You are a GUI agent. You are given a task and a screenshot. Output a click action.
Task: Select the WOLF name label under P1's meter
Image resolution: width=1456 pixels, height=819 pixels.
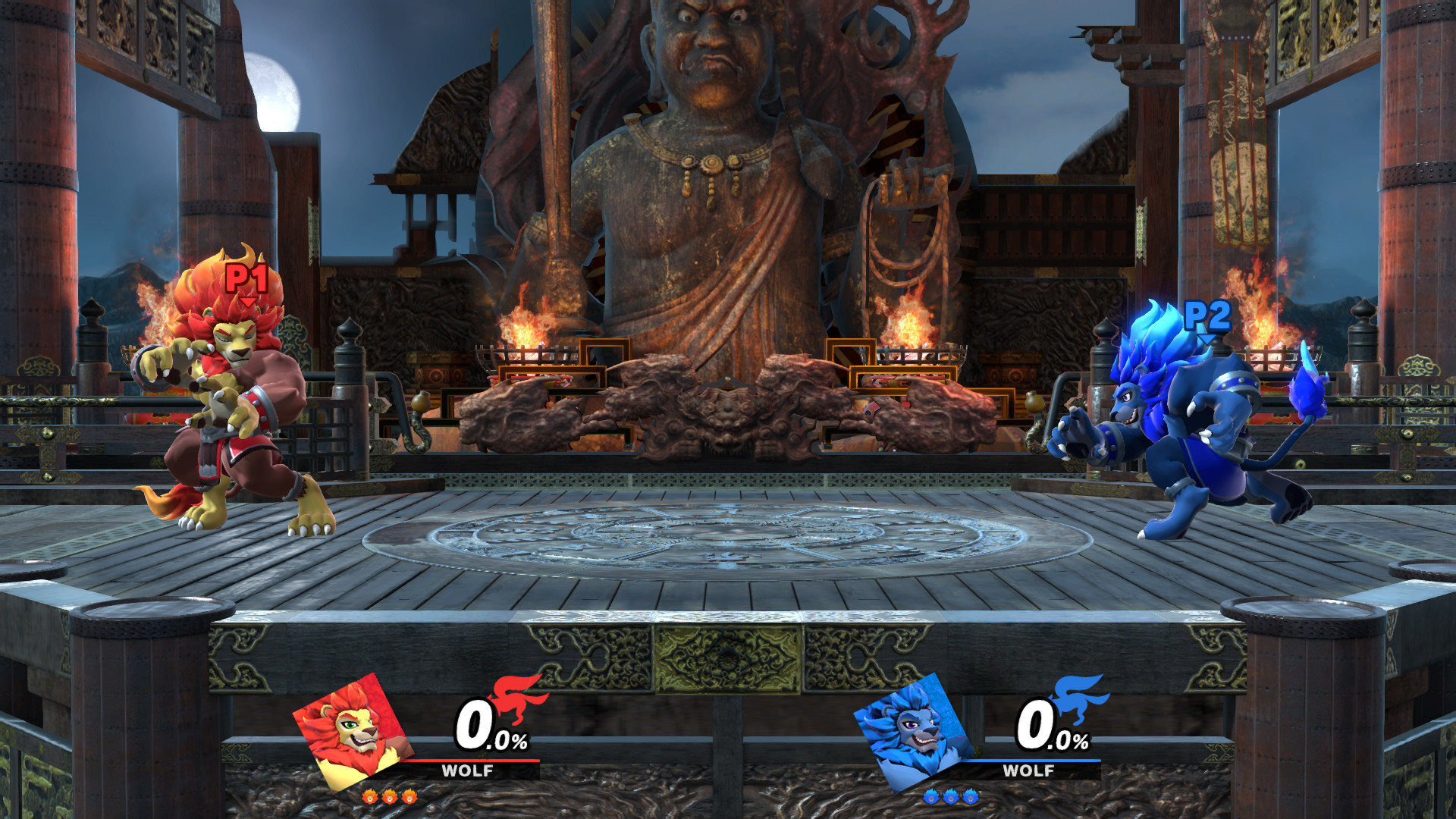468,772
